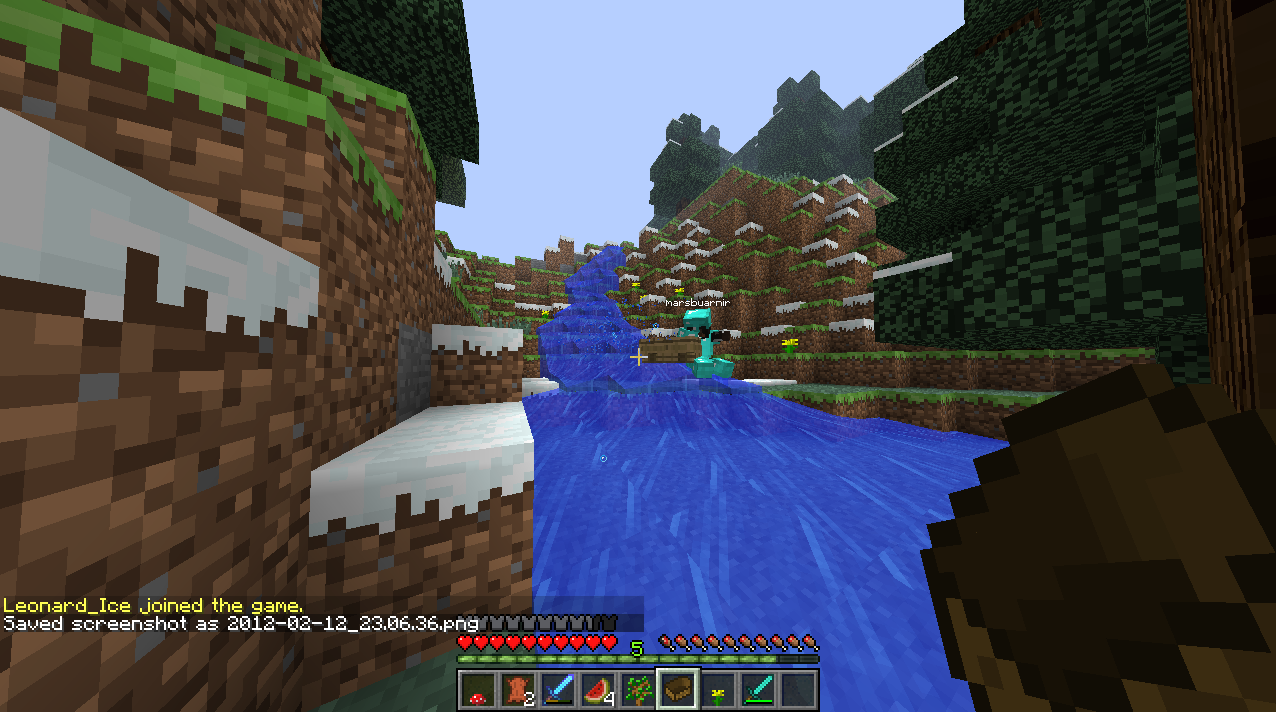Screen dimensions: 1276x712
Task: Select the red mushroom hotbar slot
Action: click(476, 690)
